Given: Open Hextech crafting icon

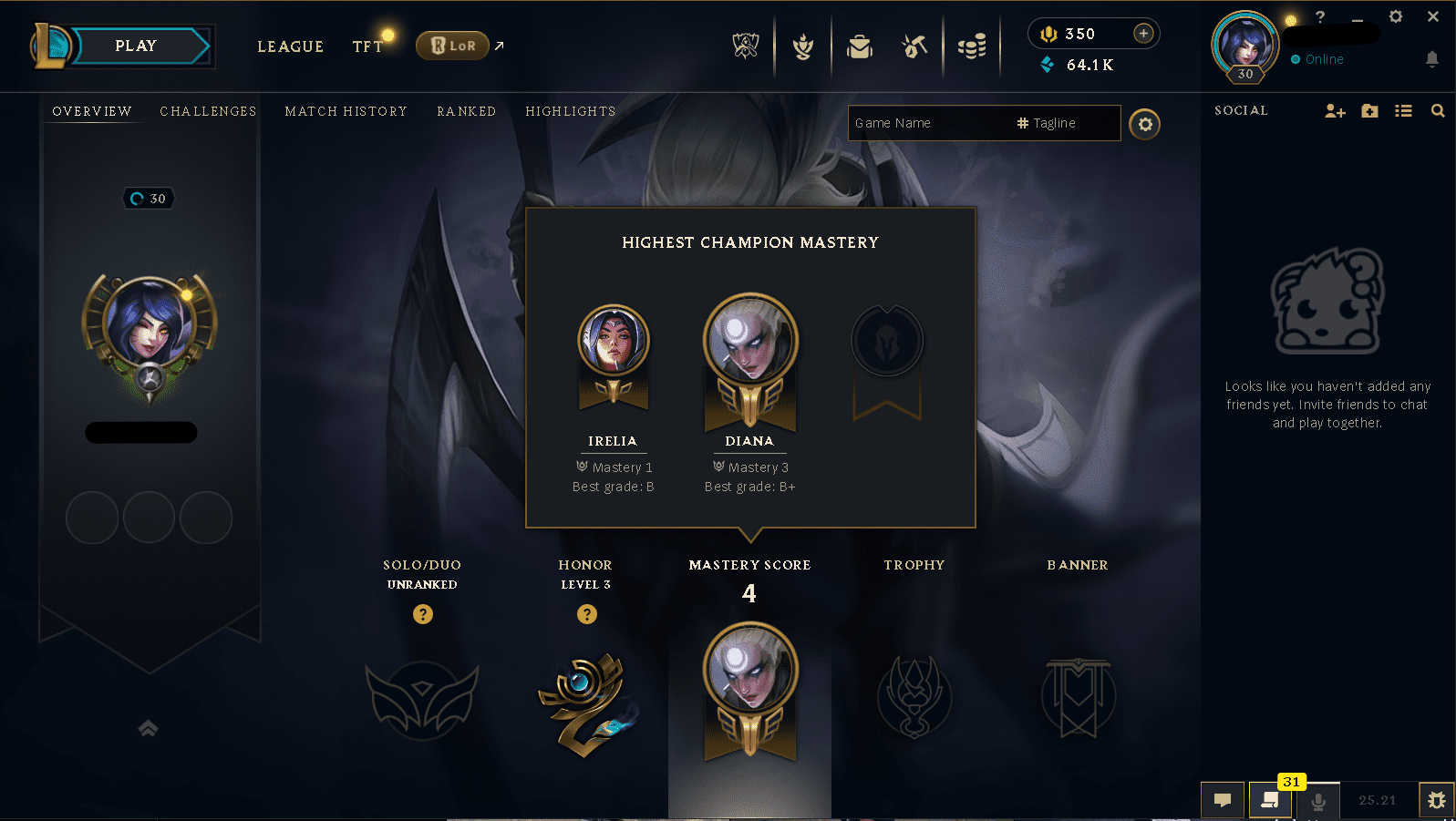Looking at the screenshot, I should 913,46.
